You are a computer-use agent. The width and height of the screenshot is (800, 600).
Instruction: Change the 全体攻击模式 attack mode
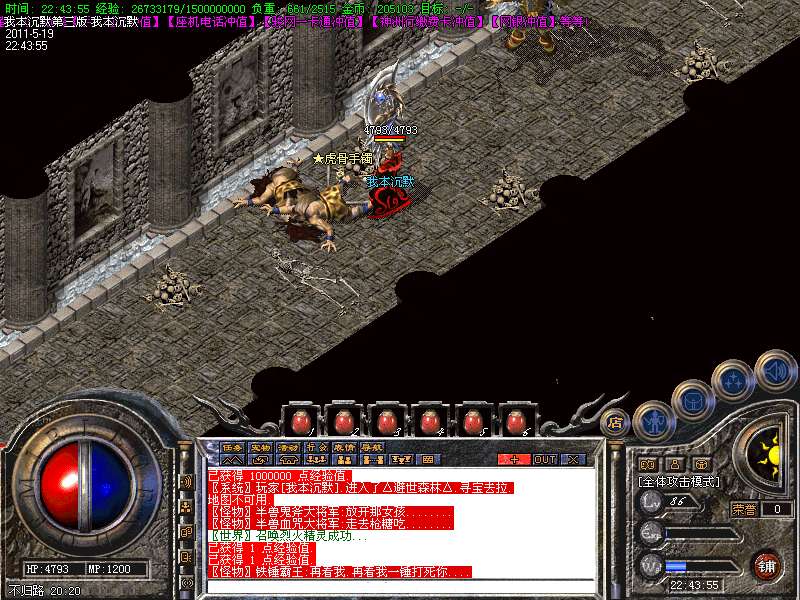tap(680, 481)
